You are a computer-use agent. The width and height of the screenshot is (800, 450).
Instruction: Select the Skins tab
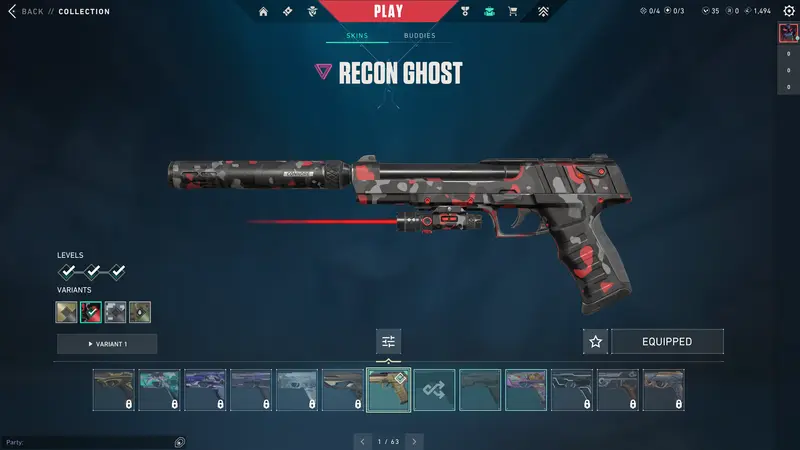coord(357,36)
